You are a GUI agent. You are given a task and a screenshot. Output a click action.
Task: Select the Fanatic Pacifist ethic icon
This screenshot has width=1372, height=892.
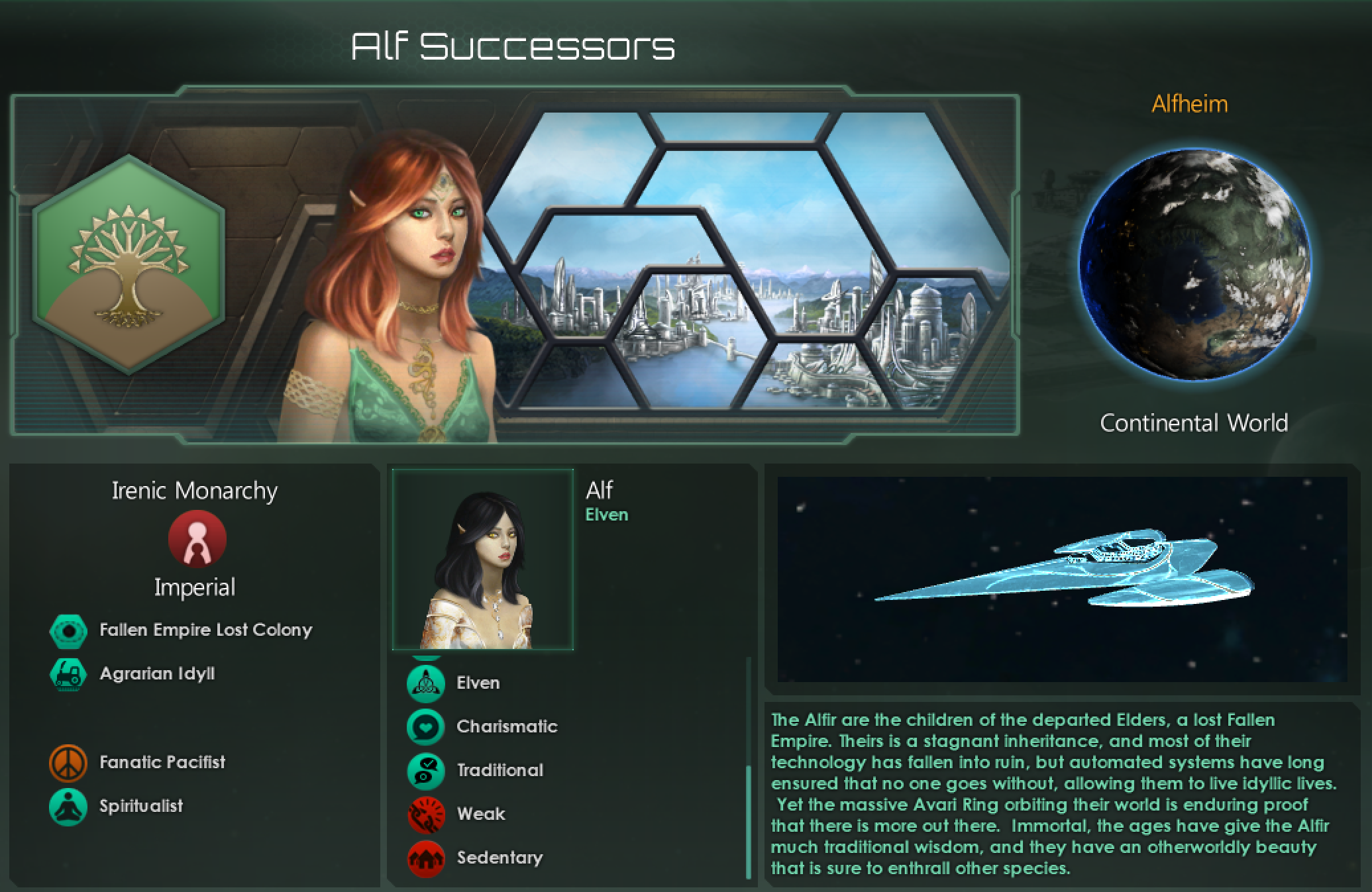pyautogui.click(x=69, y=762)
